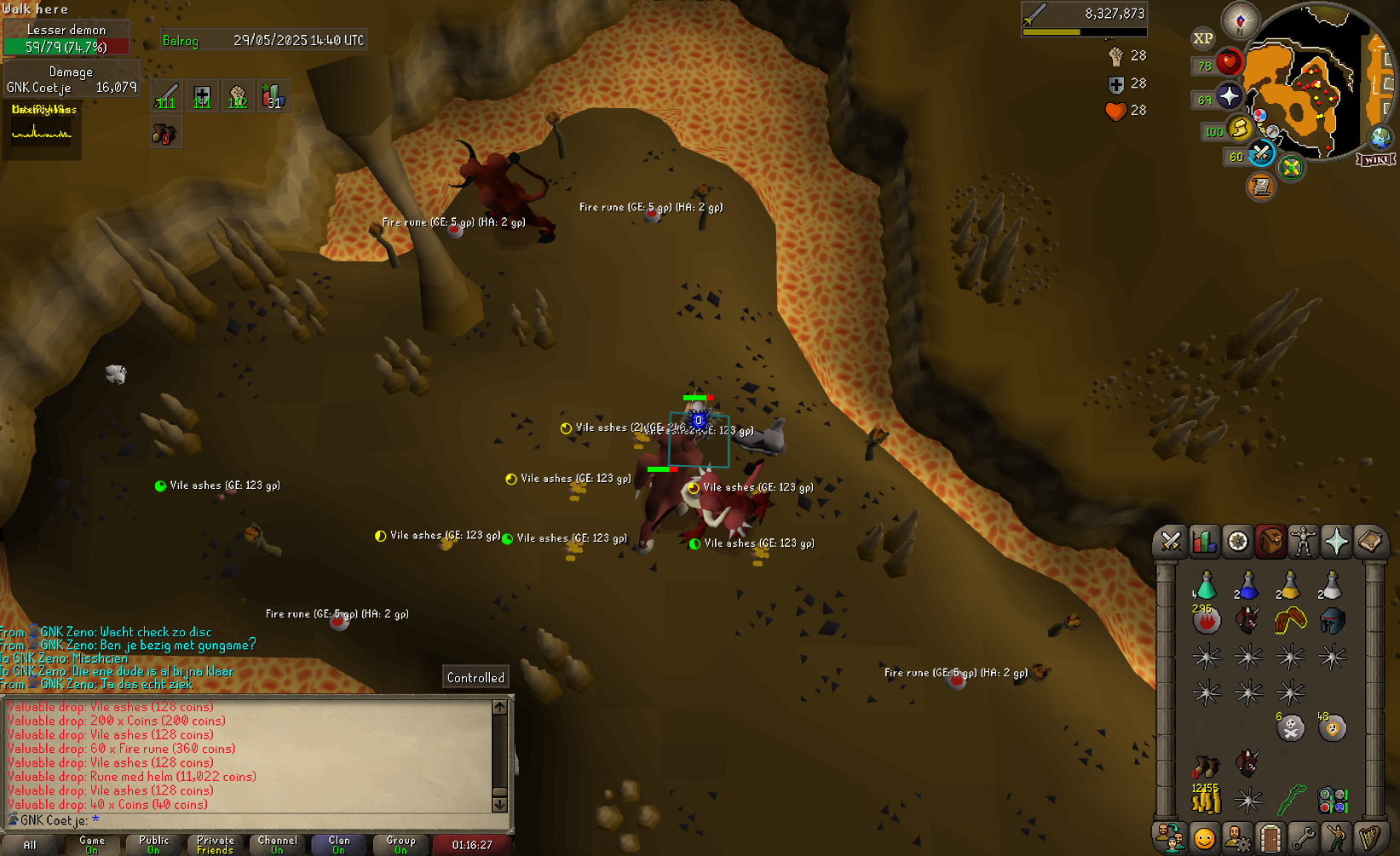Switch chat to the Clan tab
Image resolution: width=1400 pixels, height=856 pixels.
(x=339, y=844)
